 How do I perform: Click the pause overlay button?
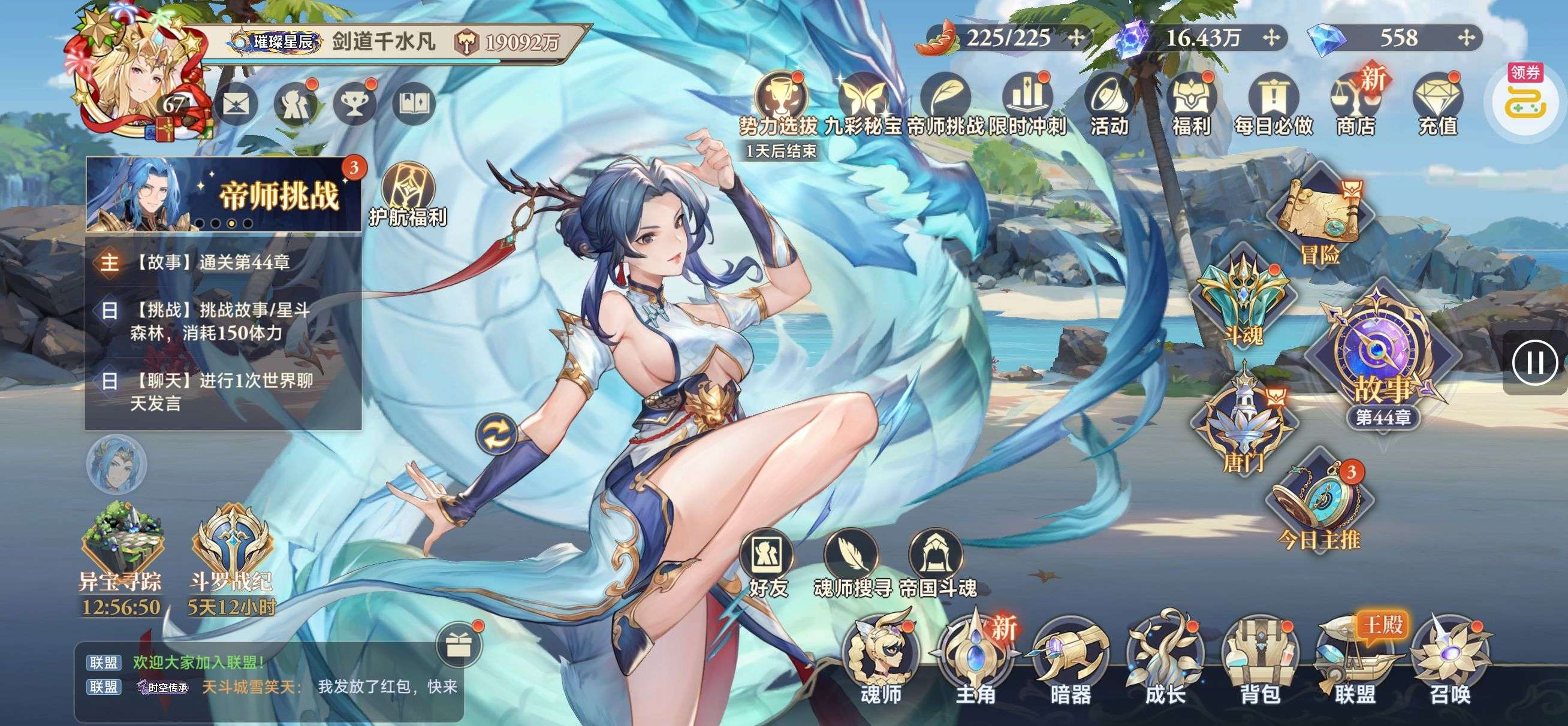[1534, 364]
